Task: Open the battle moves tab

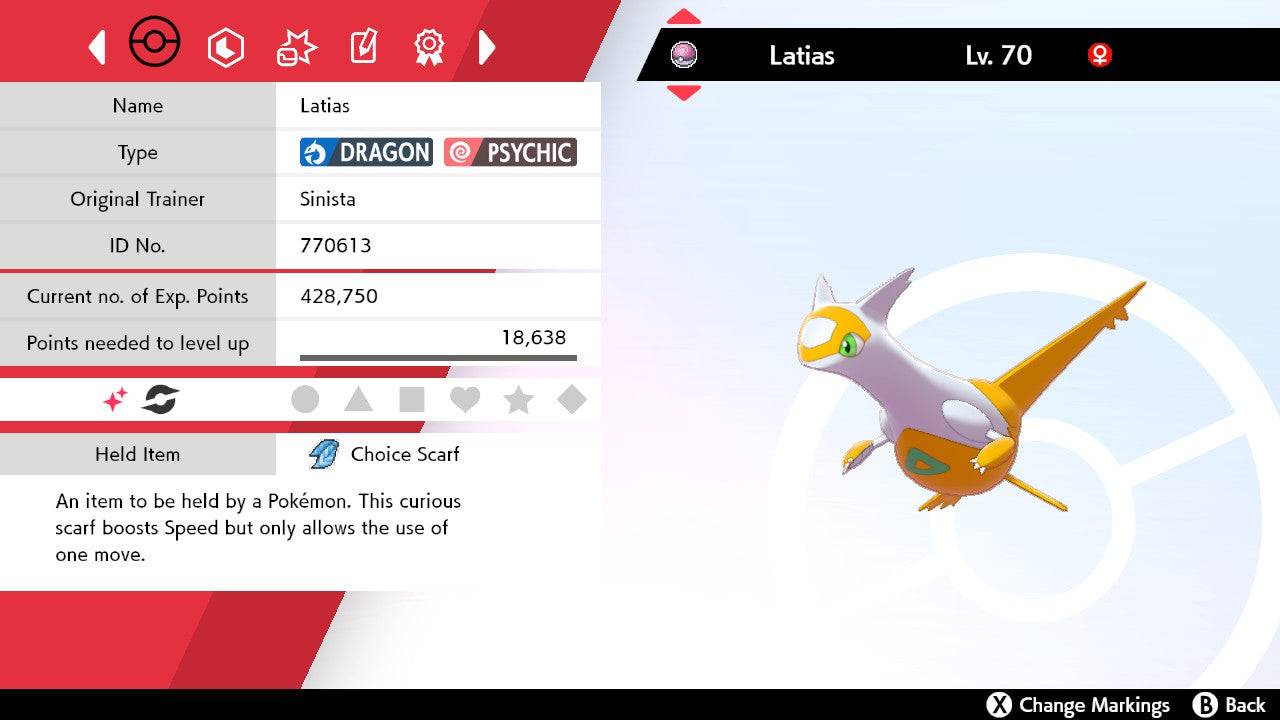Action: [296, 47]
